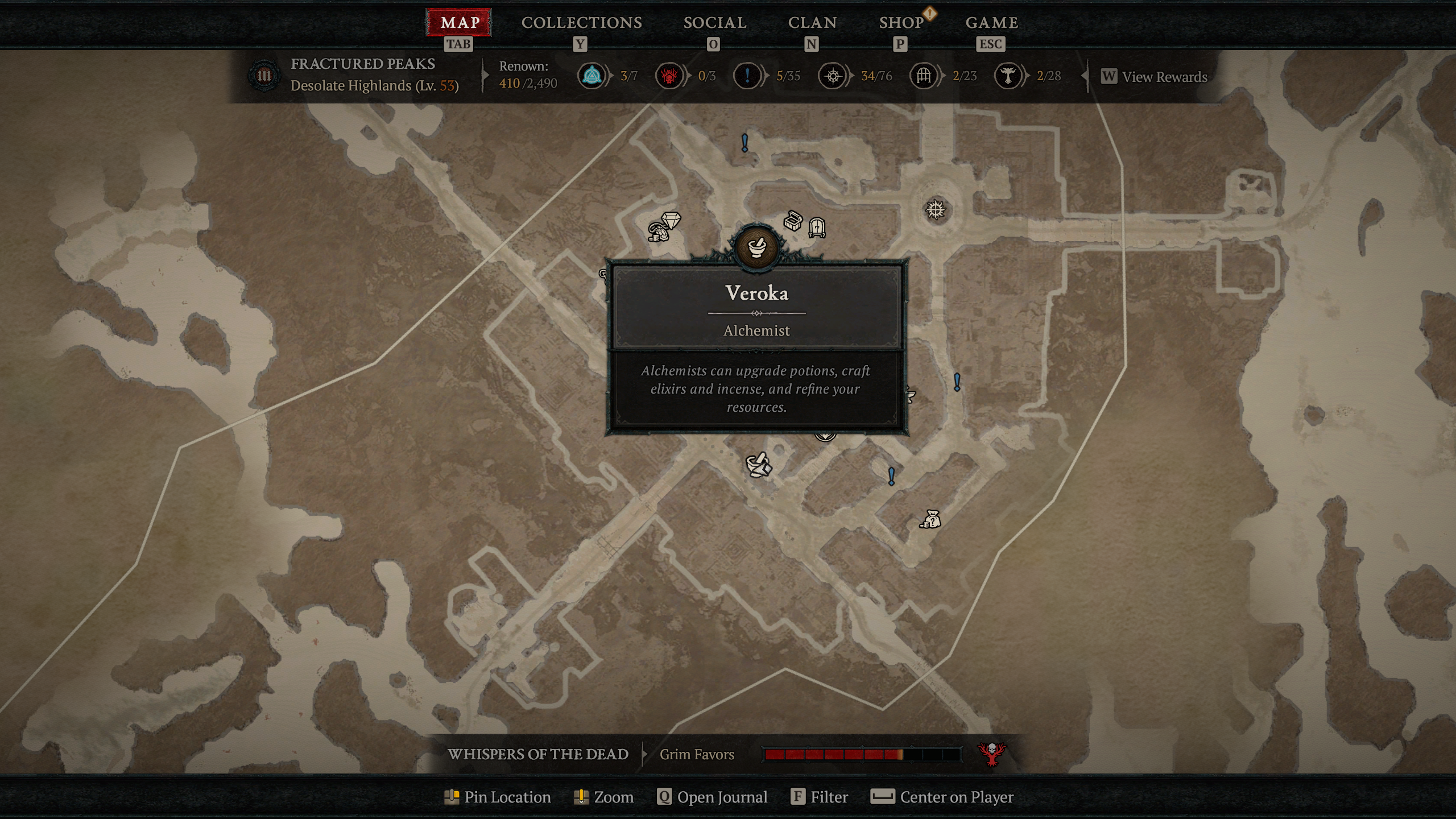
Task: Open the Clan tab
Action: tap(812, 23)
